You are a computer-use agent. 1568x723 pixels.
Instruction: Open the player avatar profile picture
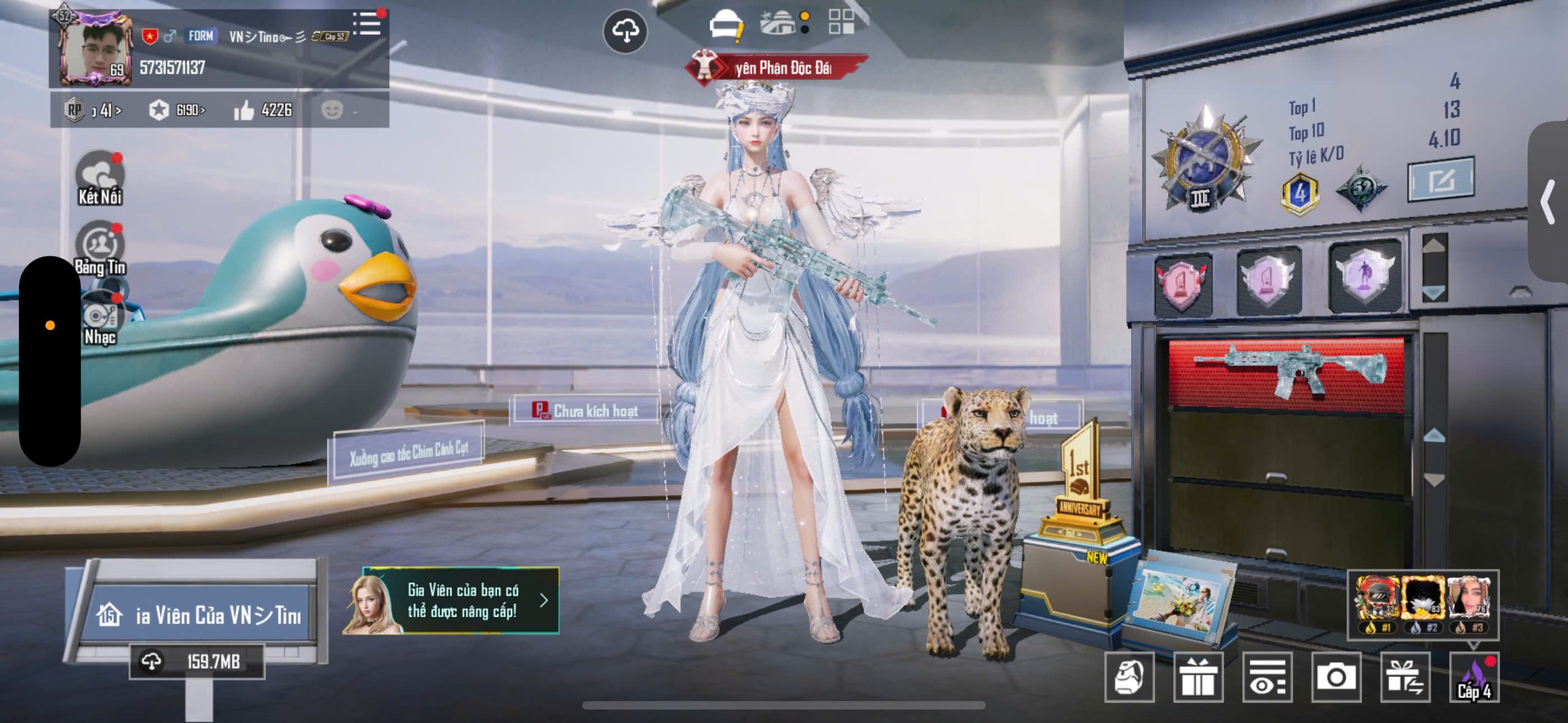96,49
